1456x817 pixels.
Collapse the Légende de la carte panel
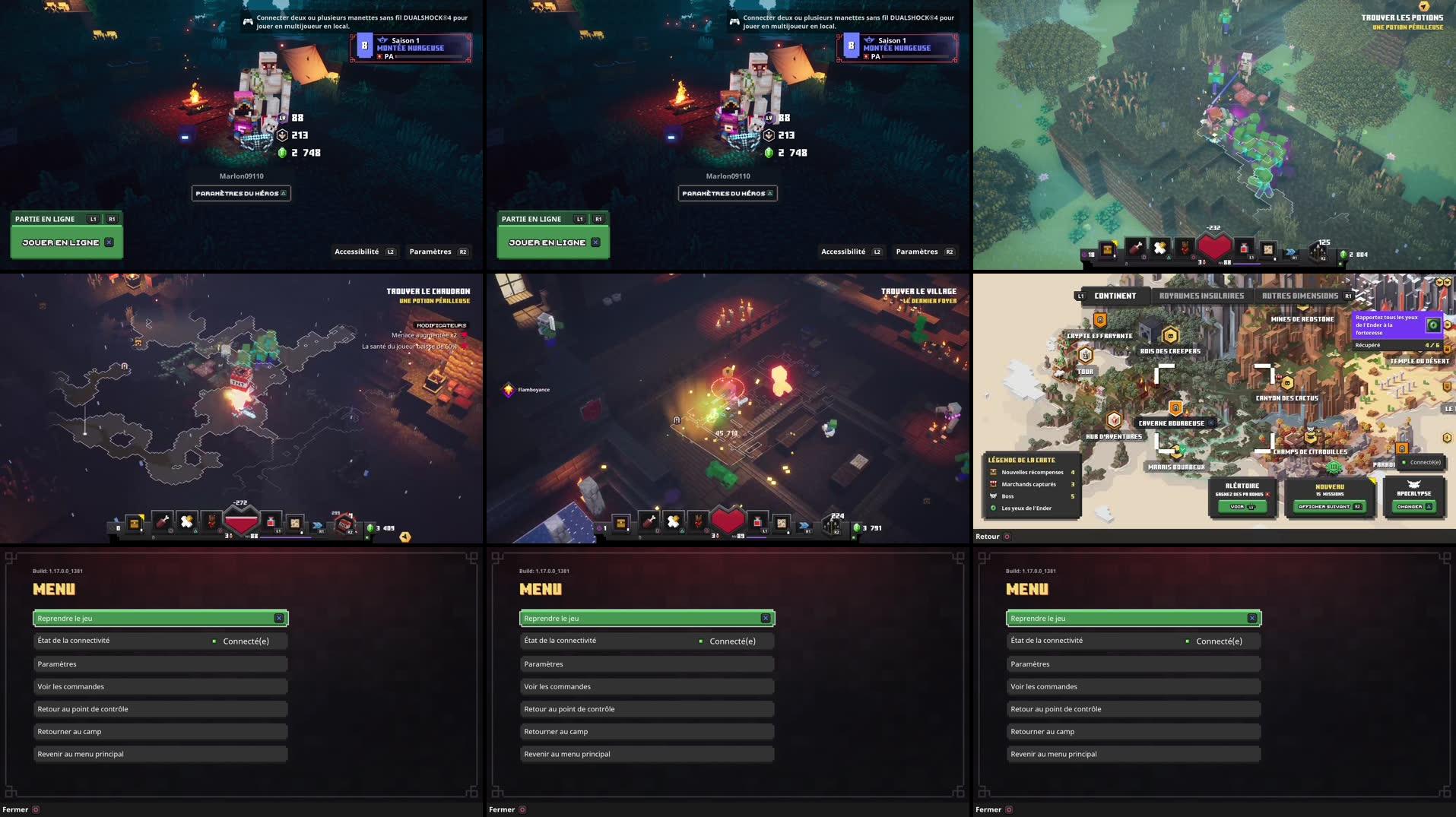click(x=1021, y=460)
